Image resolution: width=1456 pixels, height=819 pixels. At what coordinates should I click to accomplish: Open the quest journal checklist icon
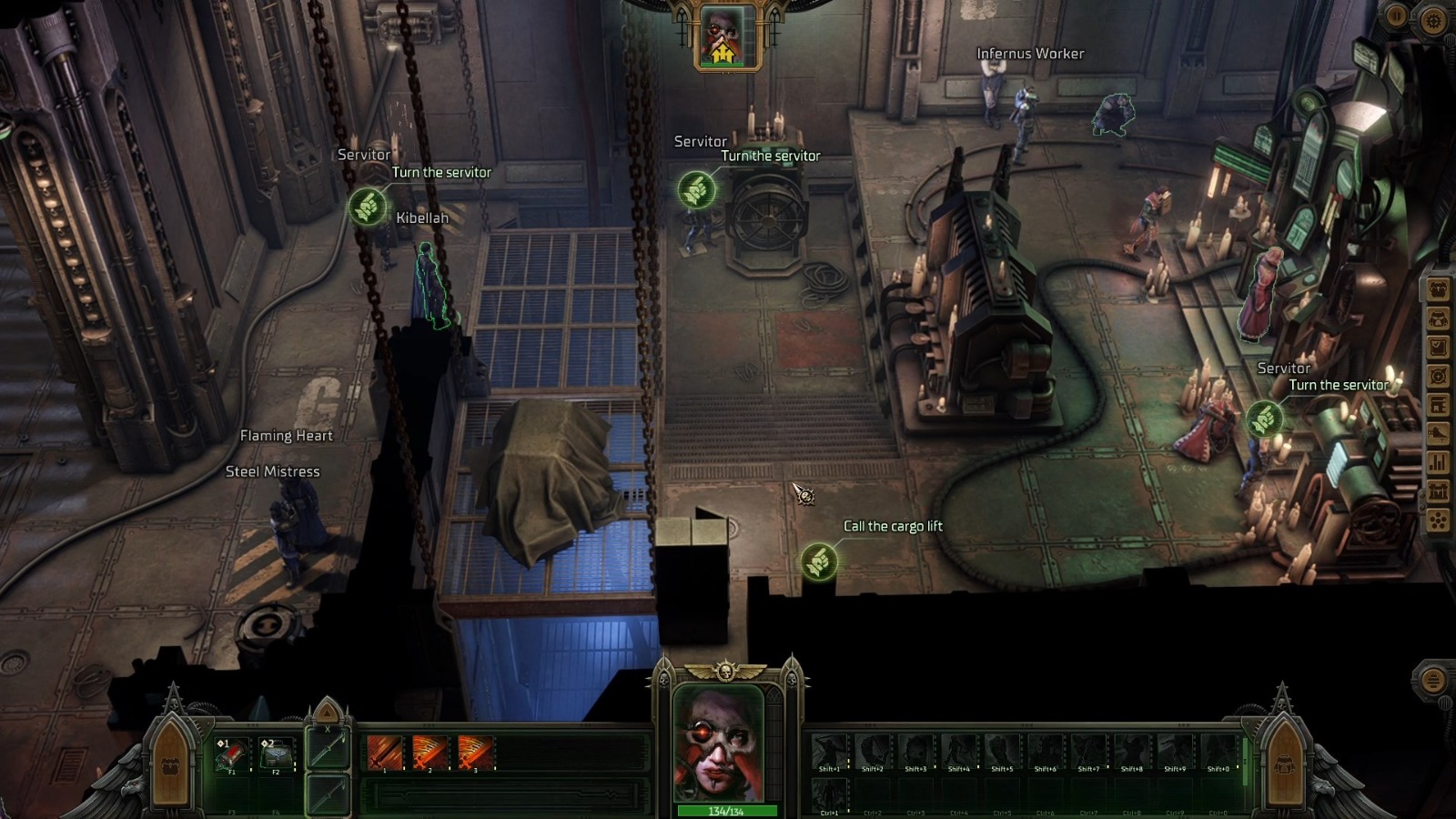pyautogui.click(x=1438, y=347)
